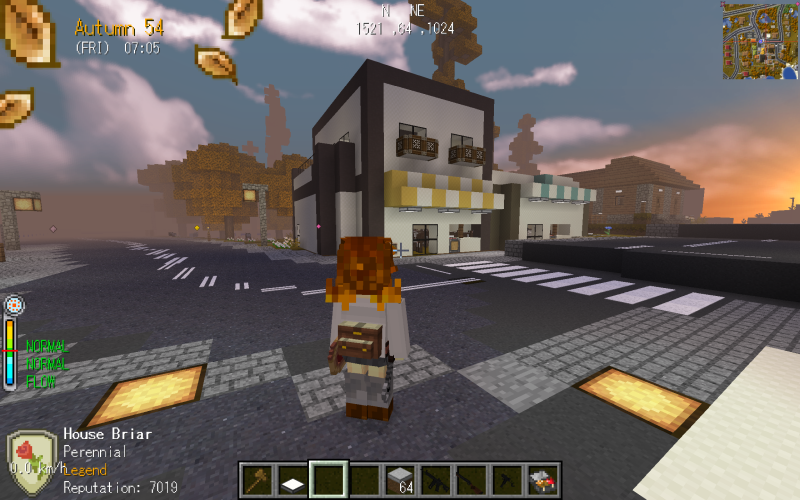
Task: Select the stone block stack of 64
Action: 401,480
